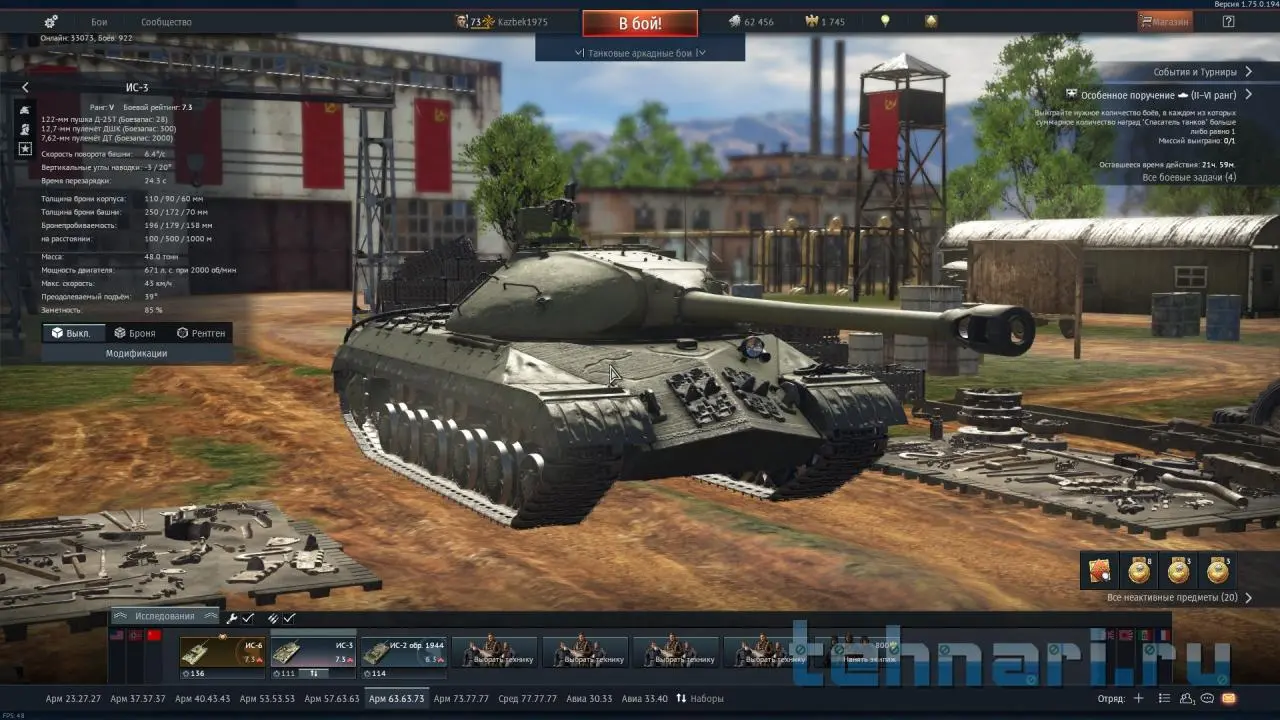Open the help question mark button
This screenshot has width=1280, height=720.
pyautogui.click(x=1228, y=21)
